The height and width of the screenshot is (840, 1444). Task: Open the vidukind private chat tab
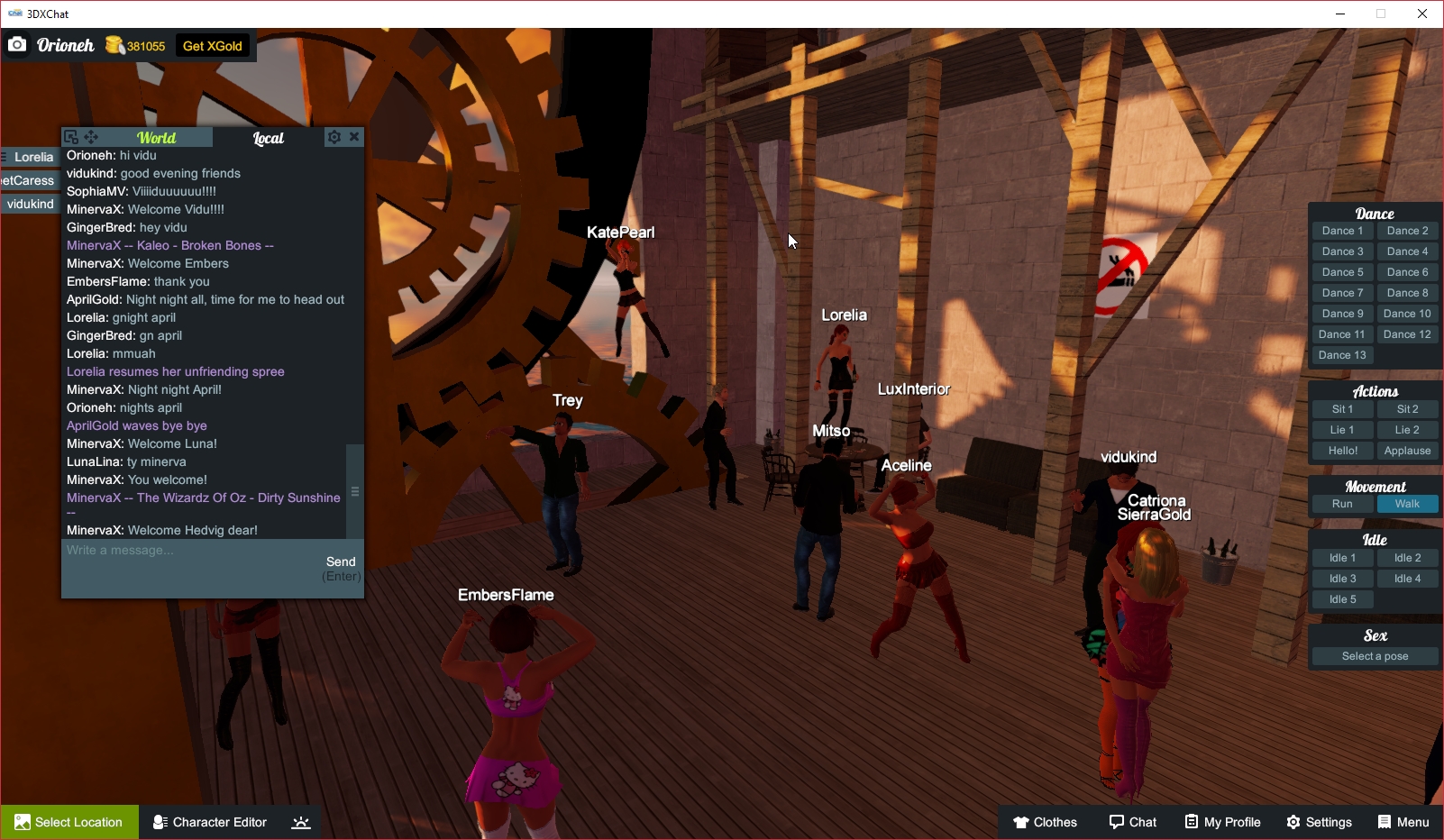click(x=30, y=203)
